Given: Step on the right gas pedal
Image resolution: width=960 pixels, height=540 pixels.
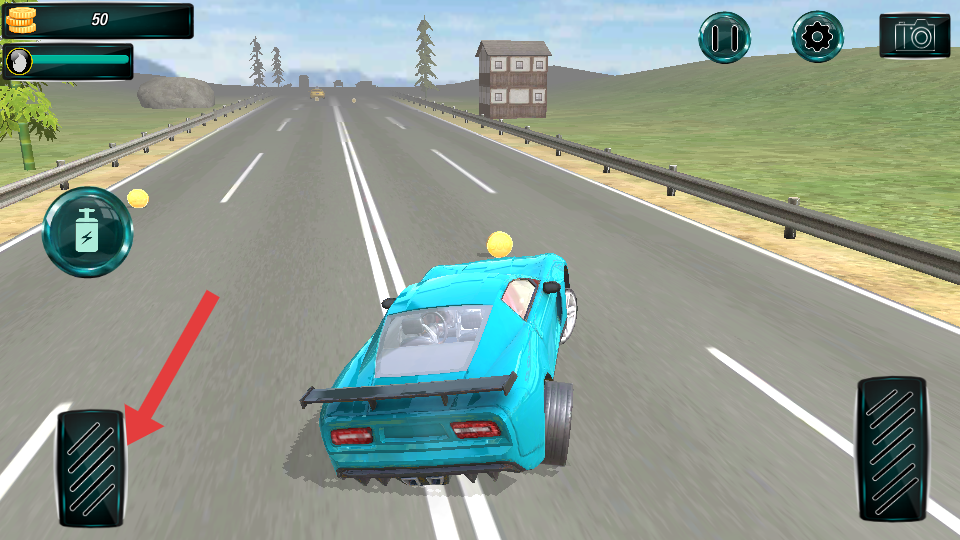Looking at the screenshot, I should tap(892, 448).
